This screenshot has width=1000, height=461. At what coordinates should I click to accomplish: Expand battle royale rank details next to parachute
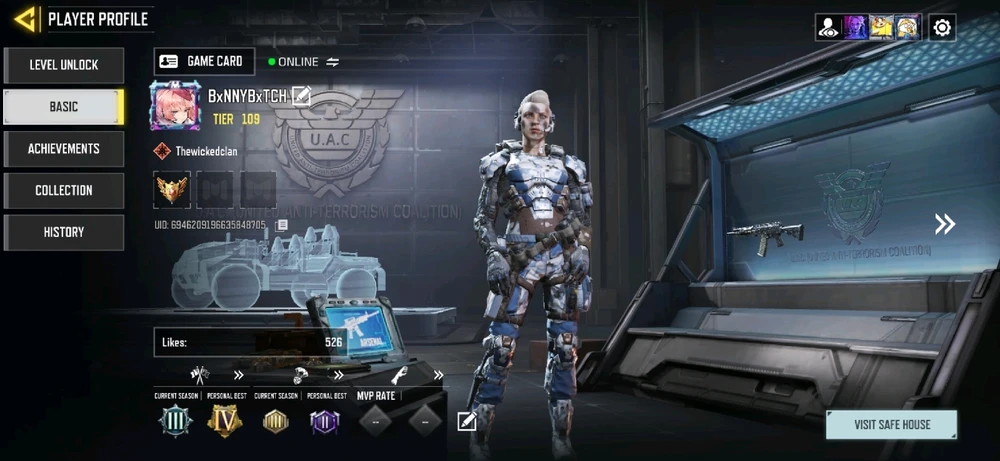tap(339, 376)
